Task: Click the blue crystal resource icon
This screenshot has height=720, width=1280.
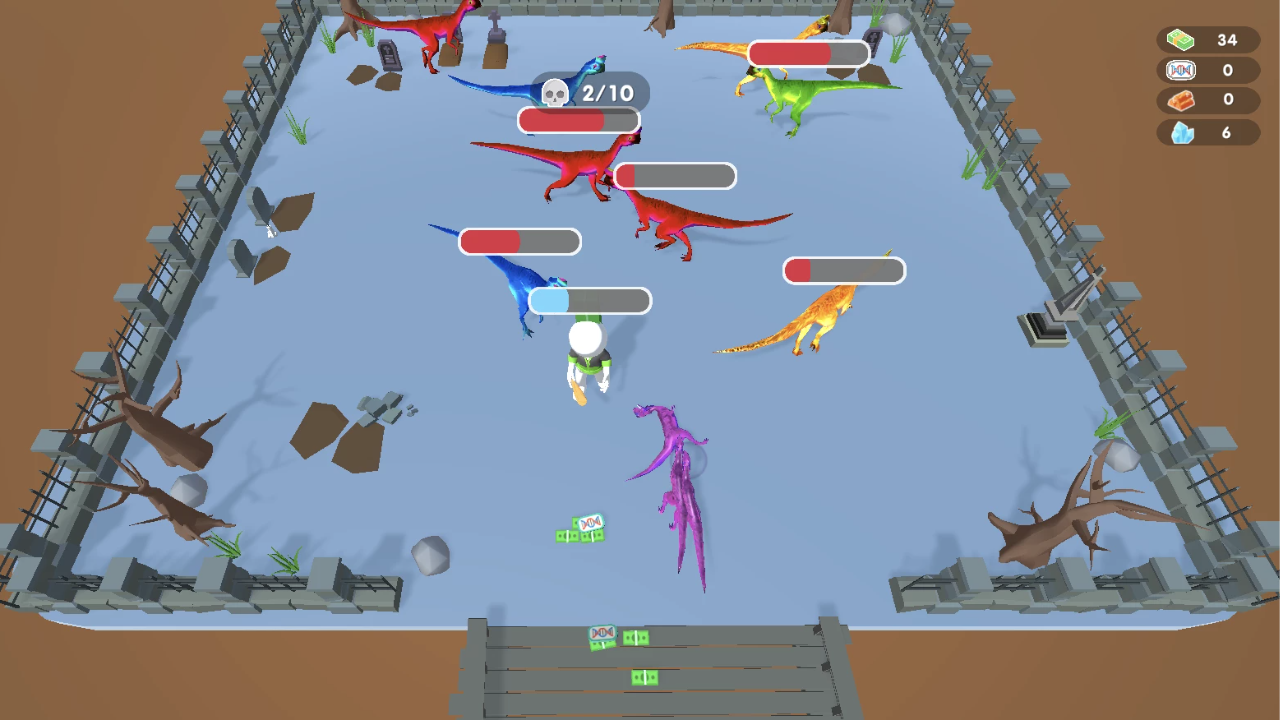Action: click(1181, 131)
